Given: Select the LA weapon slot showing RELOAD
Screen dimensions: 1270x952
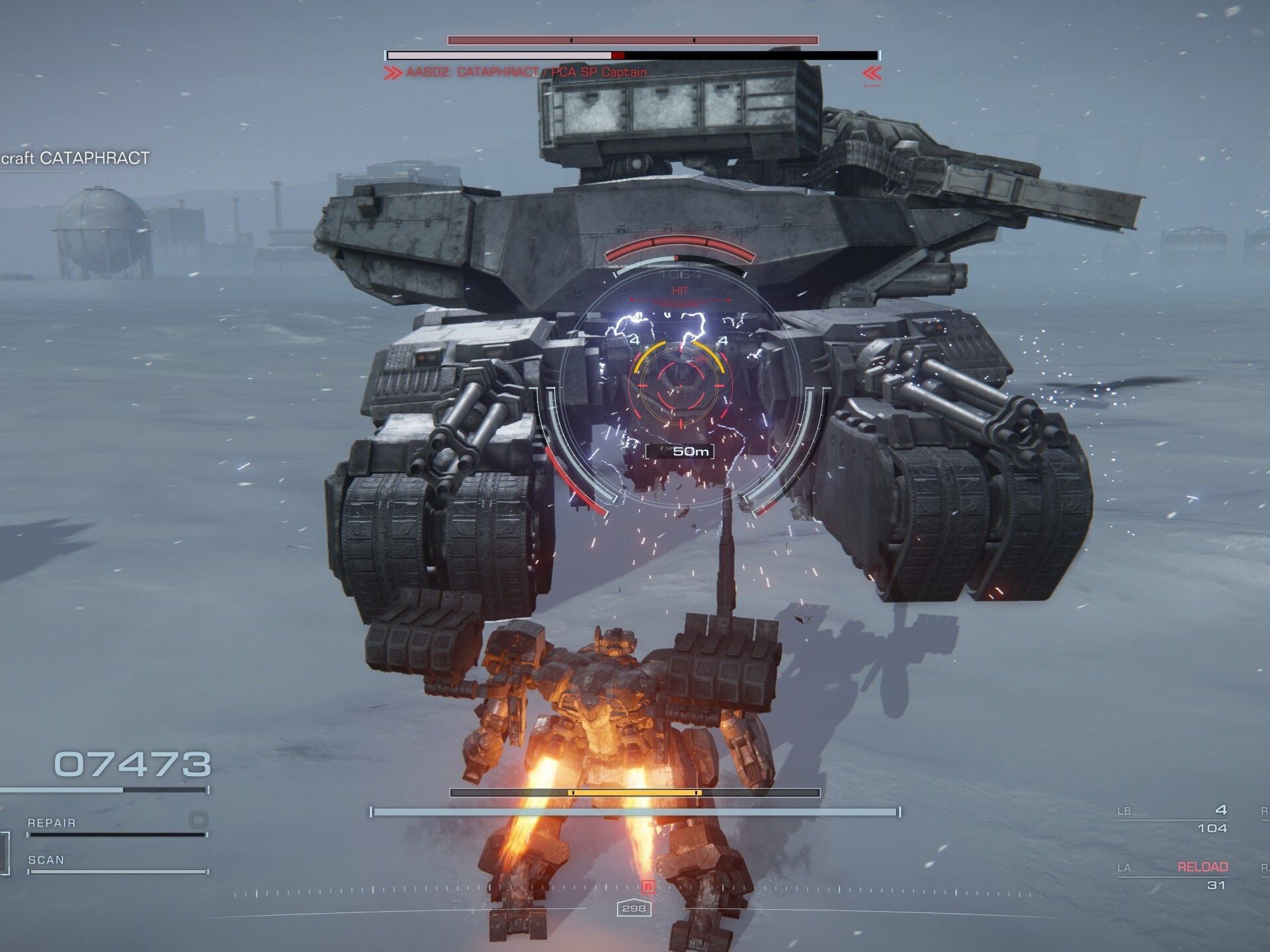Looking at the screenshot, I should (x=1172, y=875).
